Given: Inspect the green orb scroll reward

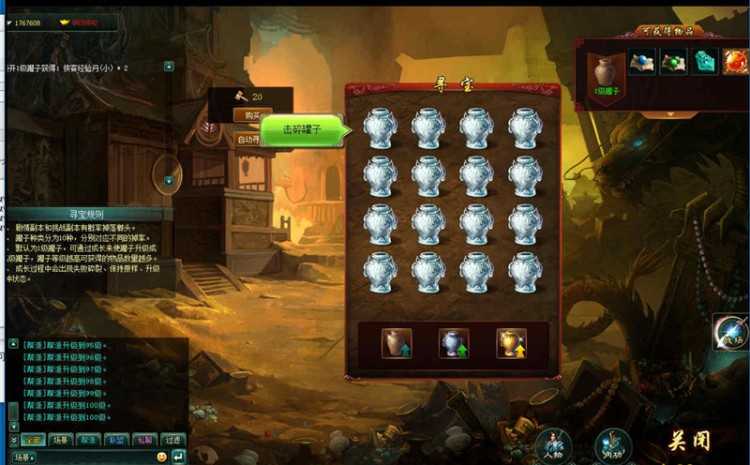Looking at the screenshot, I should point(674,62).
